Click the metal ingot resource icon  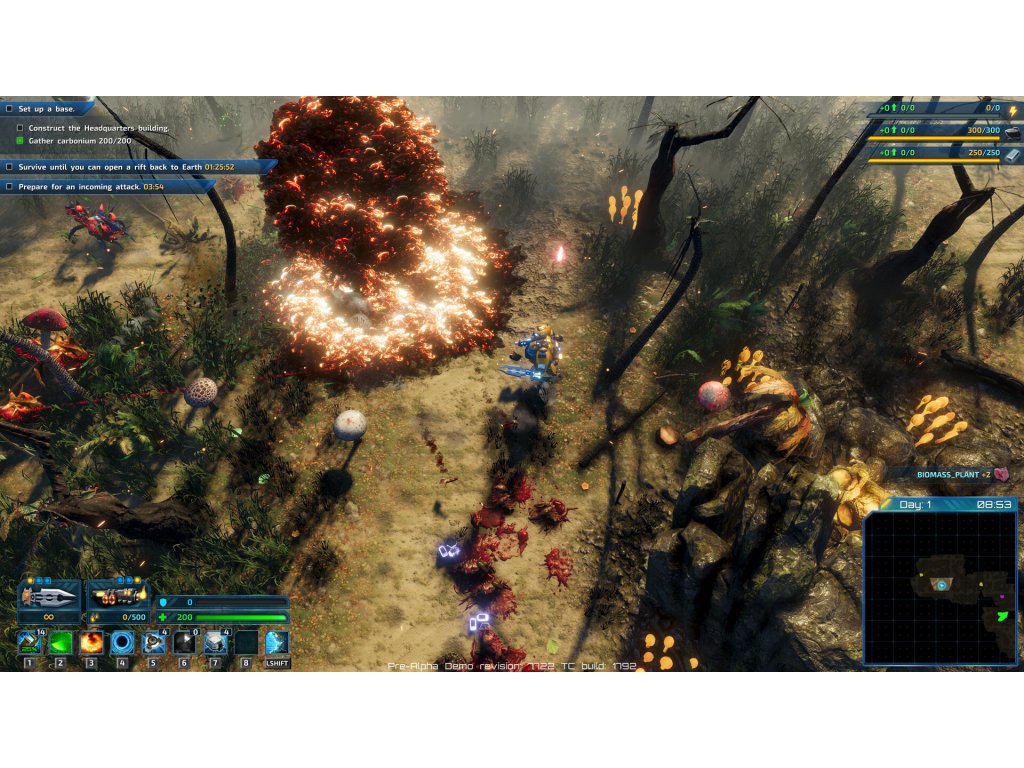click(1012, 153)
